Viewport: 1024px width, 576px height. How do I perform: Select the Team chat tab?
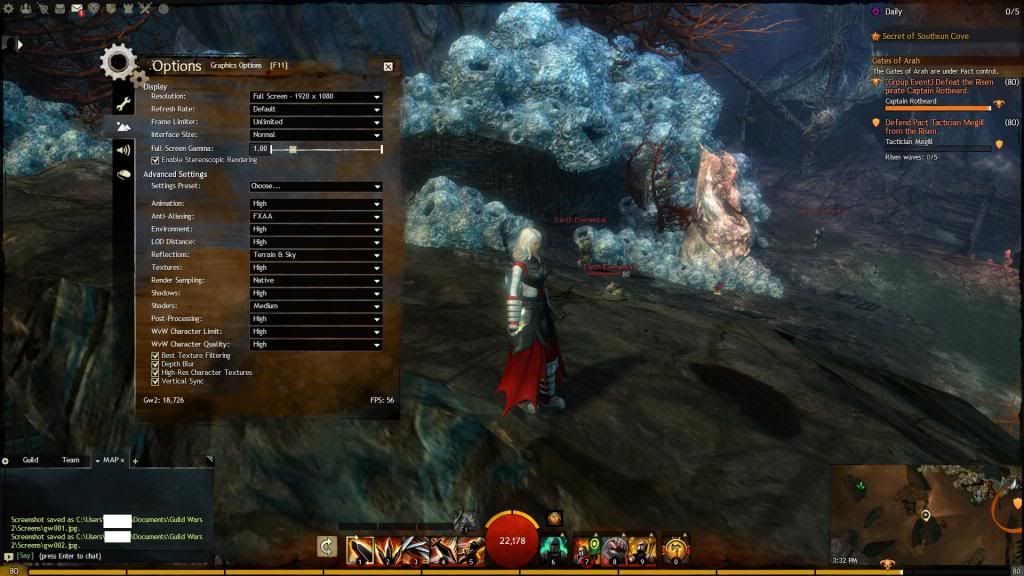coord(70,460)
